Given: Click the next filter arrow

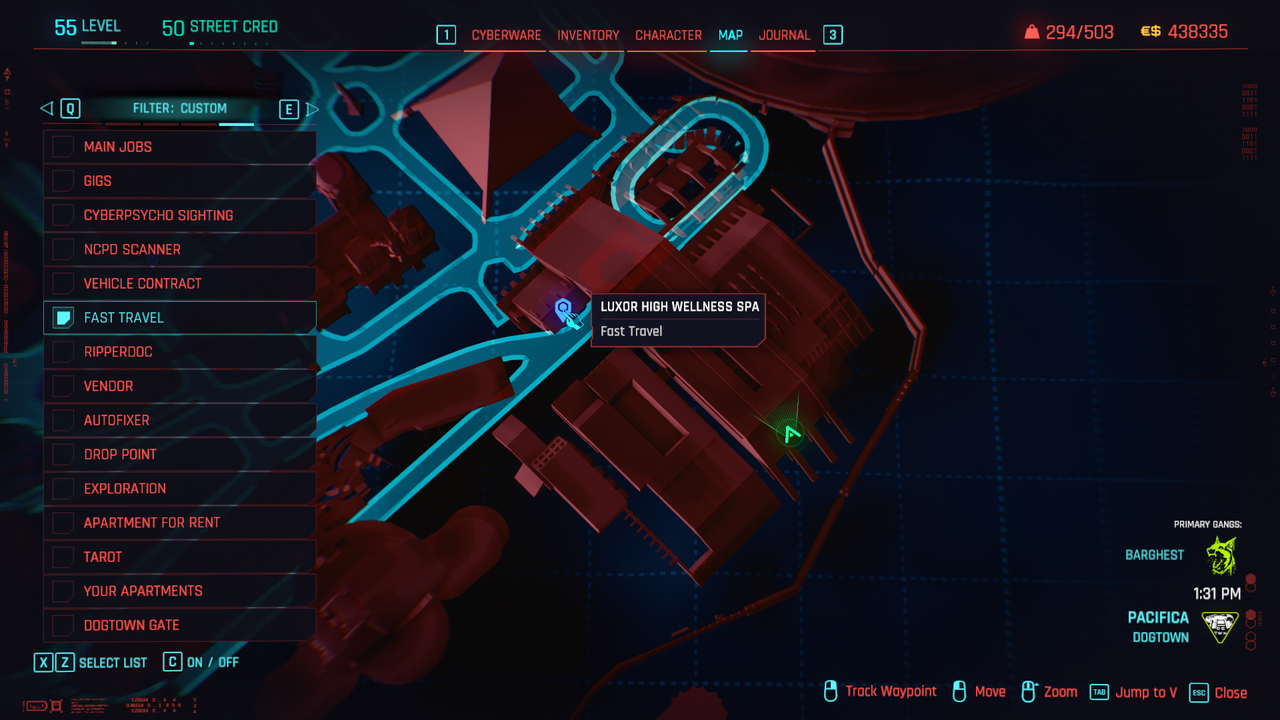Looking at the screenshot, I should [x=312, y=109].
